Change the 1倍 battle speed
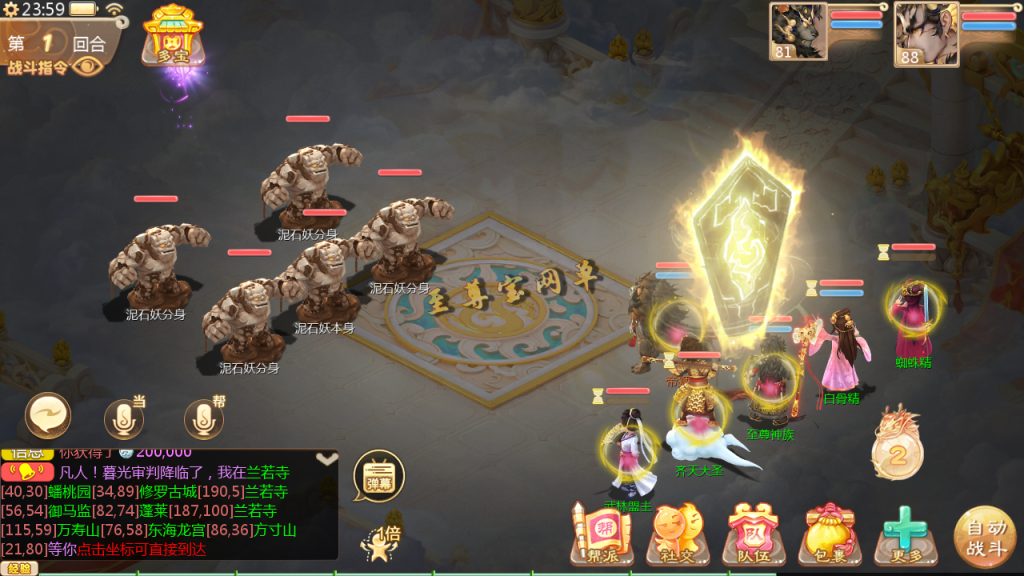The width and height of the screenshot is (1024, 576). (381, 541)
